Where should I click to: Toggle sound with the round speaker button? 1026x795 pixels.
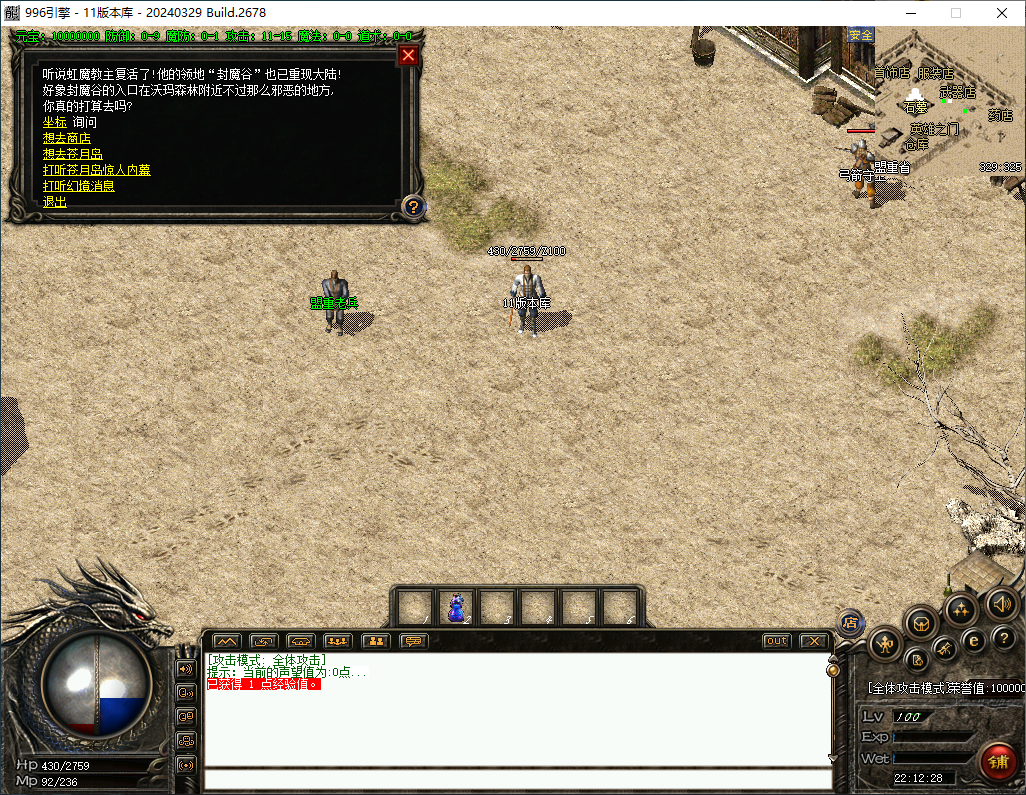pos(1002,602)
